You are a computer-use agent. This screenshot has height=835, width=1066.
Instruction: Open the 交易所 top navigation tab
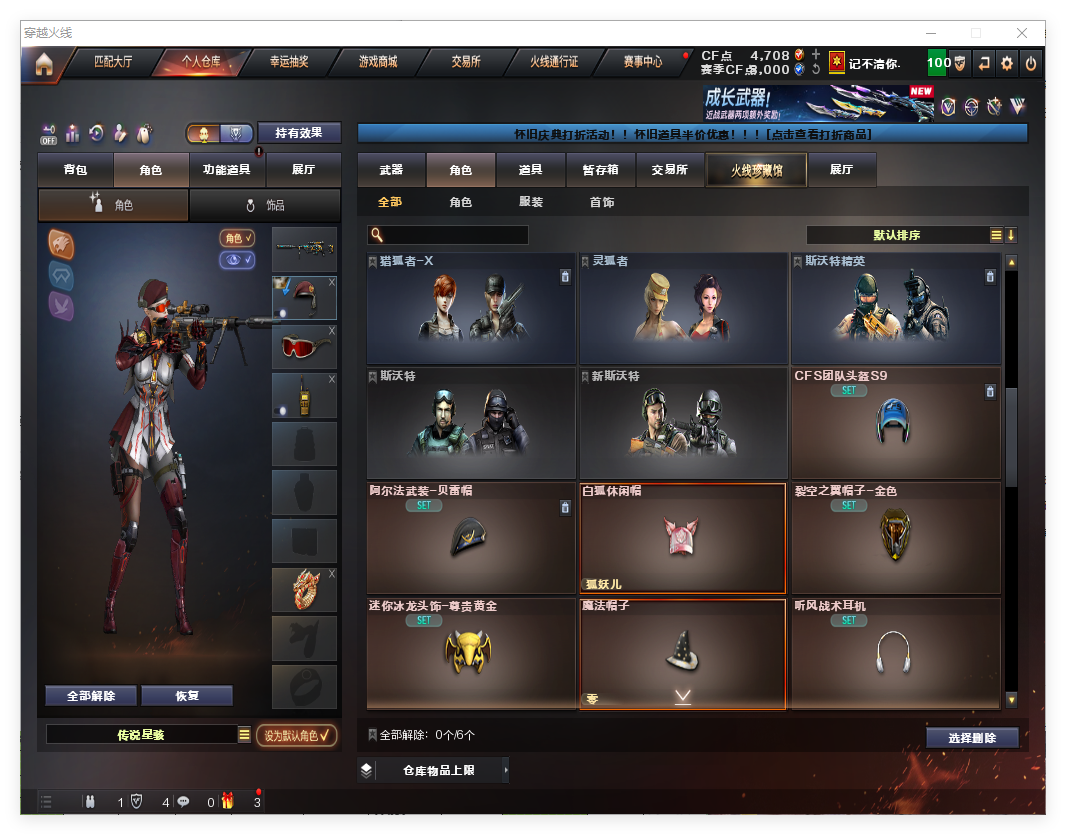coord(465,62)
